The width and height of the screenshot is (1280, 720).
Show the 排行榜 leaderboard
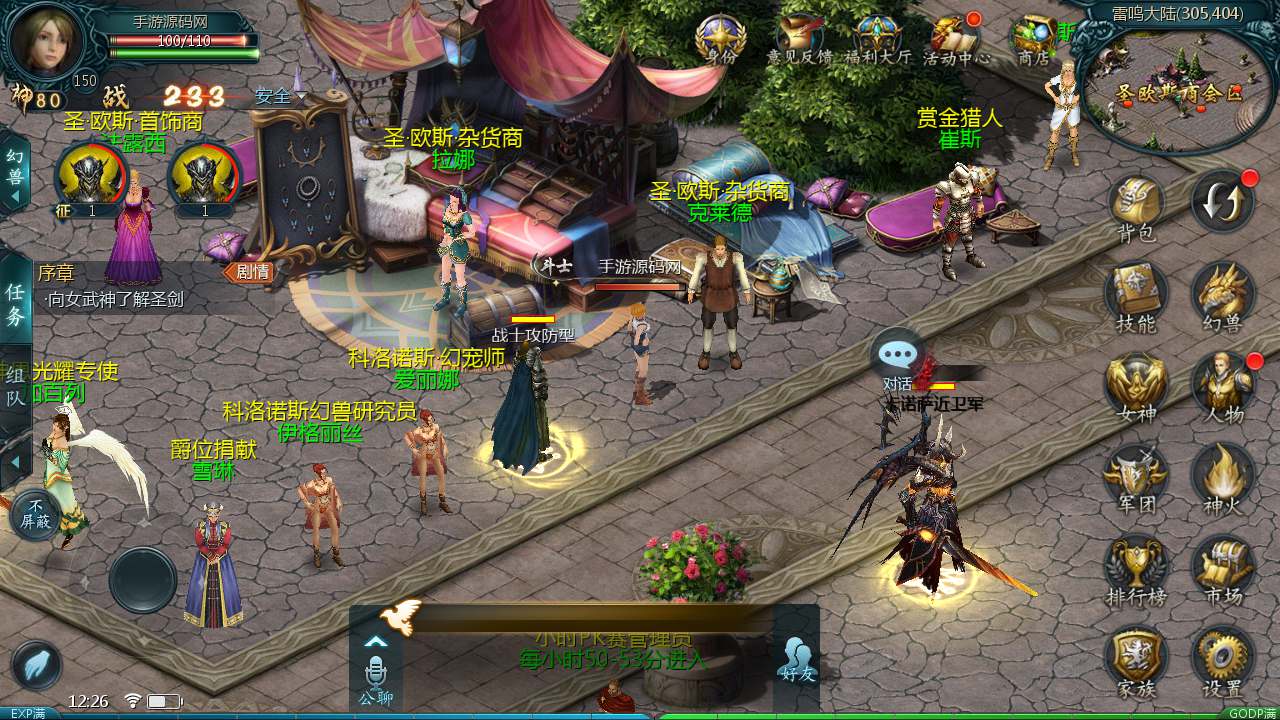(1136, 566)
